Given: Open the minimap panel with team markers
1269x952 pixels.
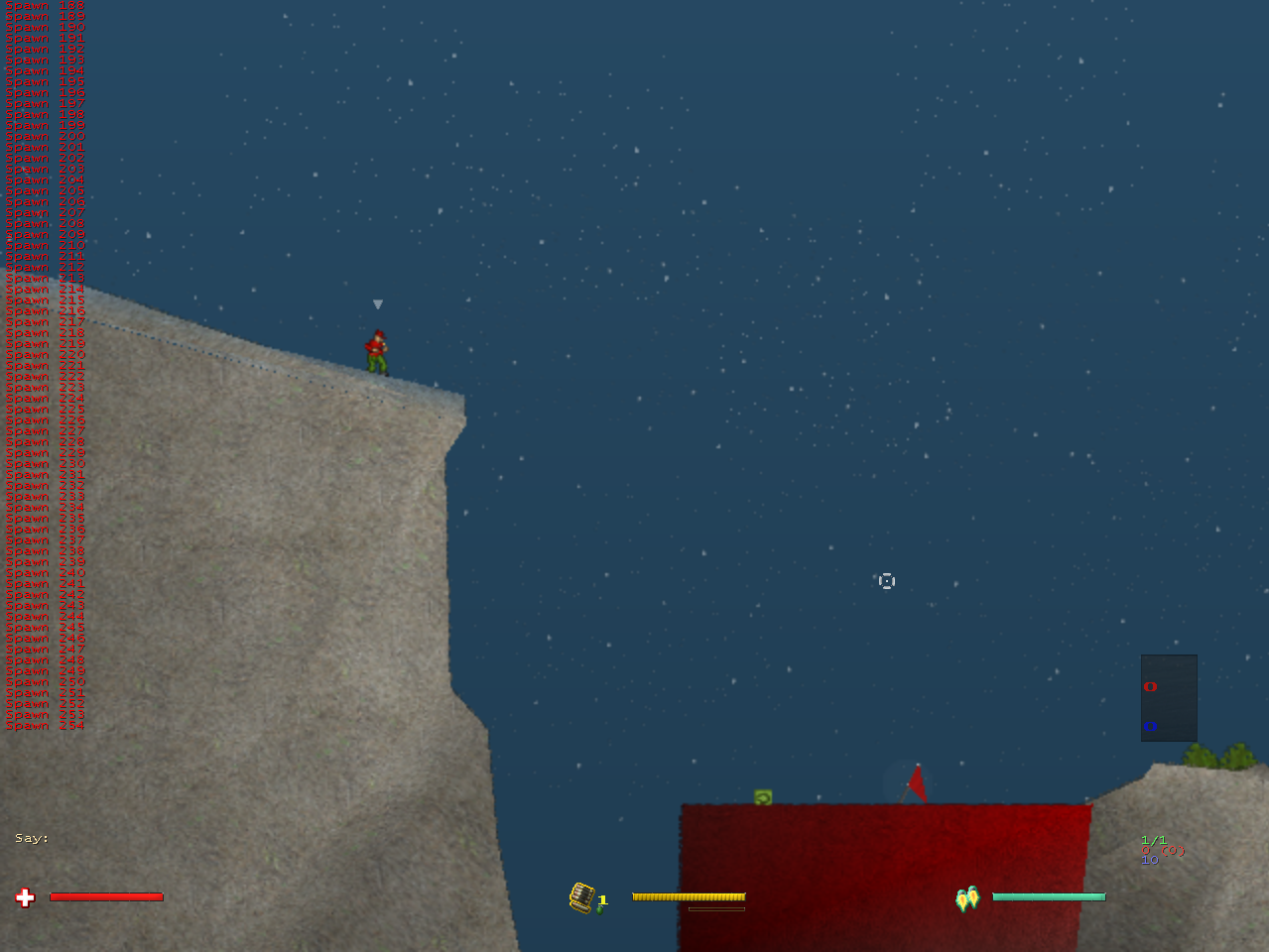Looking at the screenshot, I should pyautogui.click(x=1169, y=697).
